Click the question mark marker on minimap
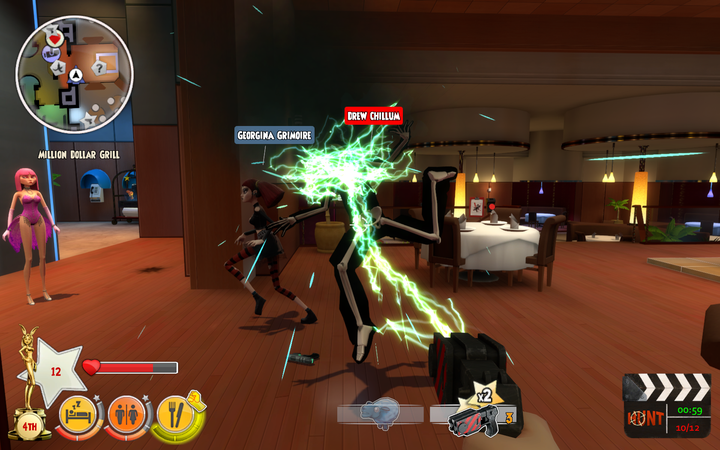This screenshot has width=720, height=450. click(99, 66)
